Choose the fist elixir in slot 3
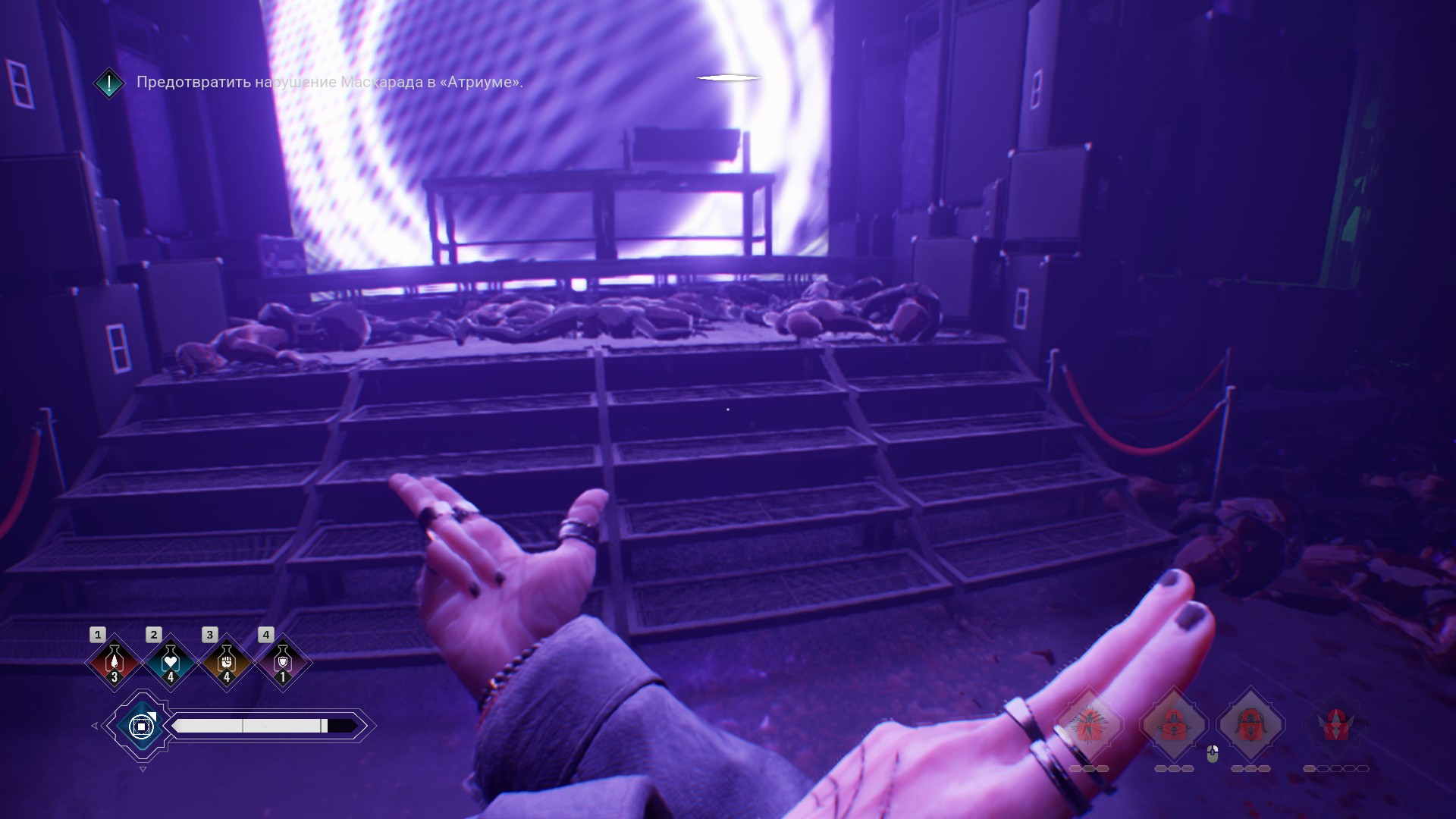 pos(227,662)
